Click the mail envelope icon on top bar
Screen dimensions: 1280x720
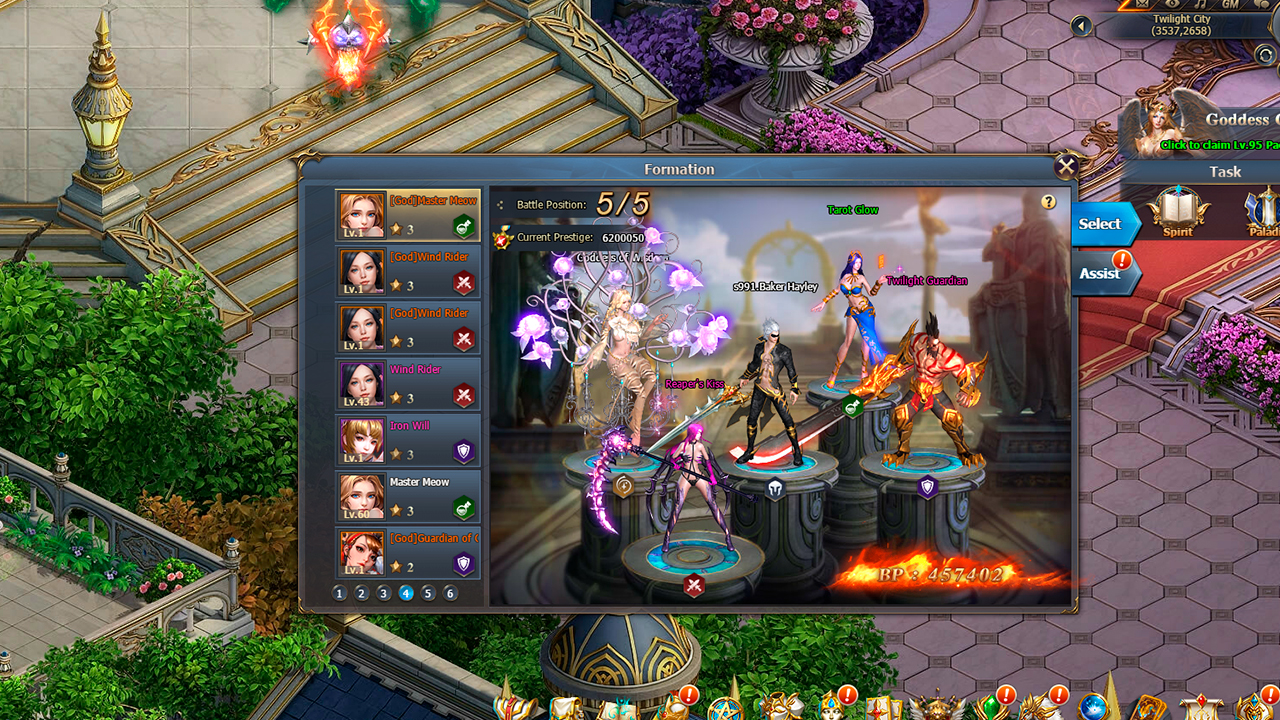pyautogui.click(x=1142, y=4)
